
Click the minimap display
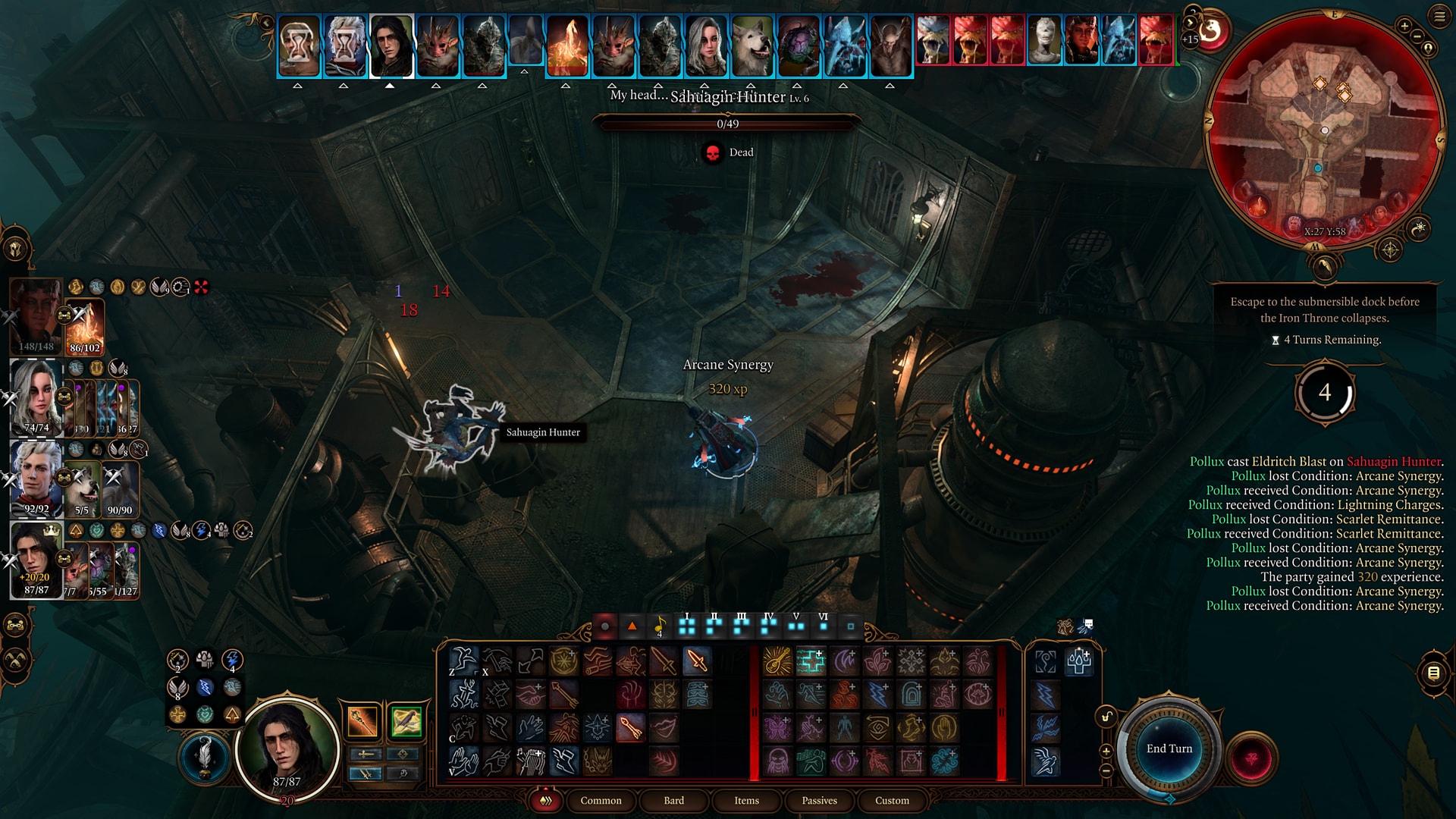tap(1324, 129)
